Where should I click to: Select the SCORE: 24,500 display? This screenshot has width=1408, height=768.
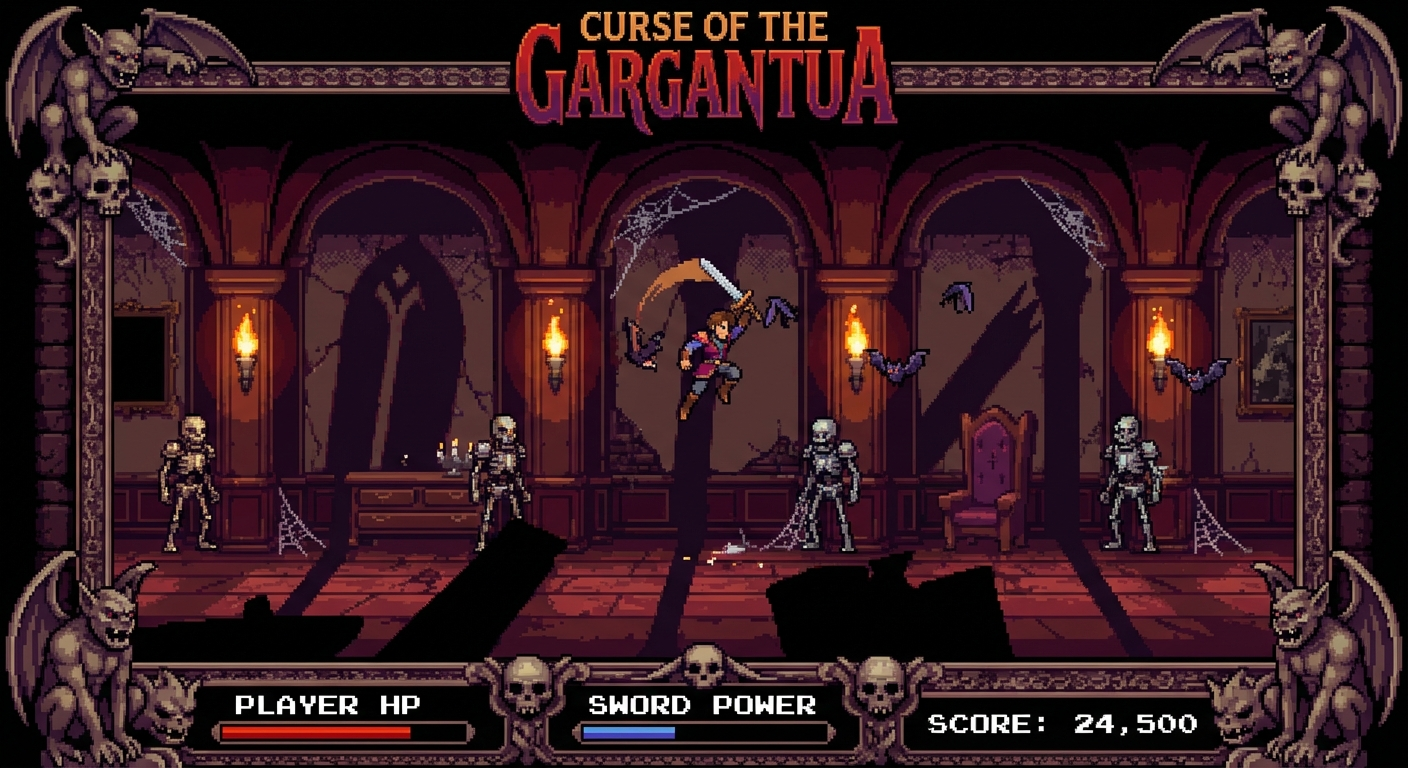click(1060, 722)
